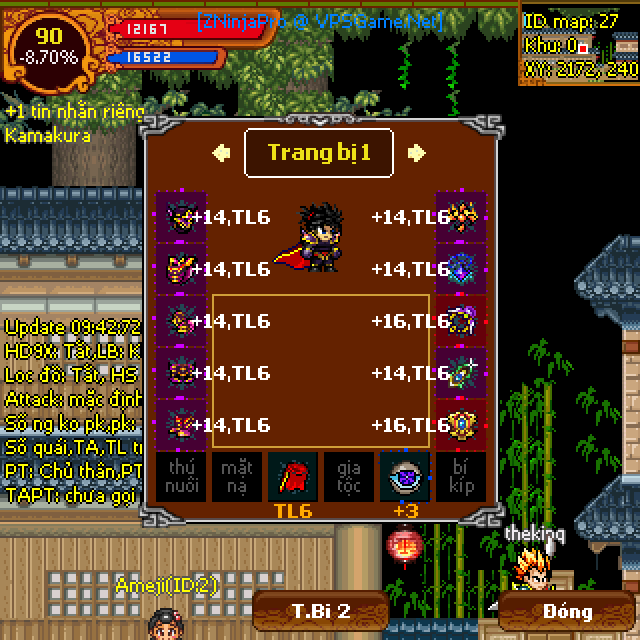Open the empty thú nuôi pet slot

[181, 476]
